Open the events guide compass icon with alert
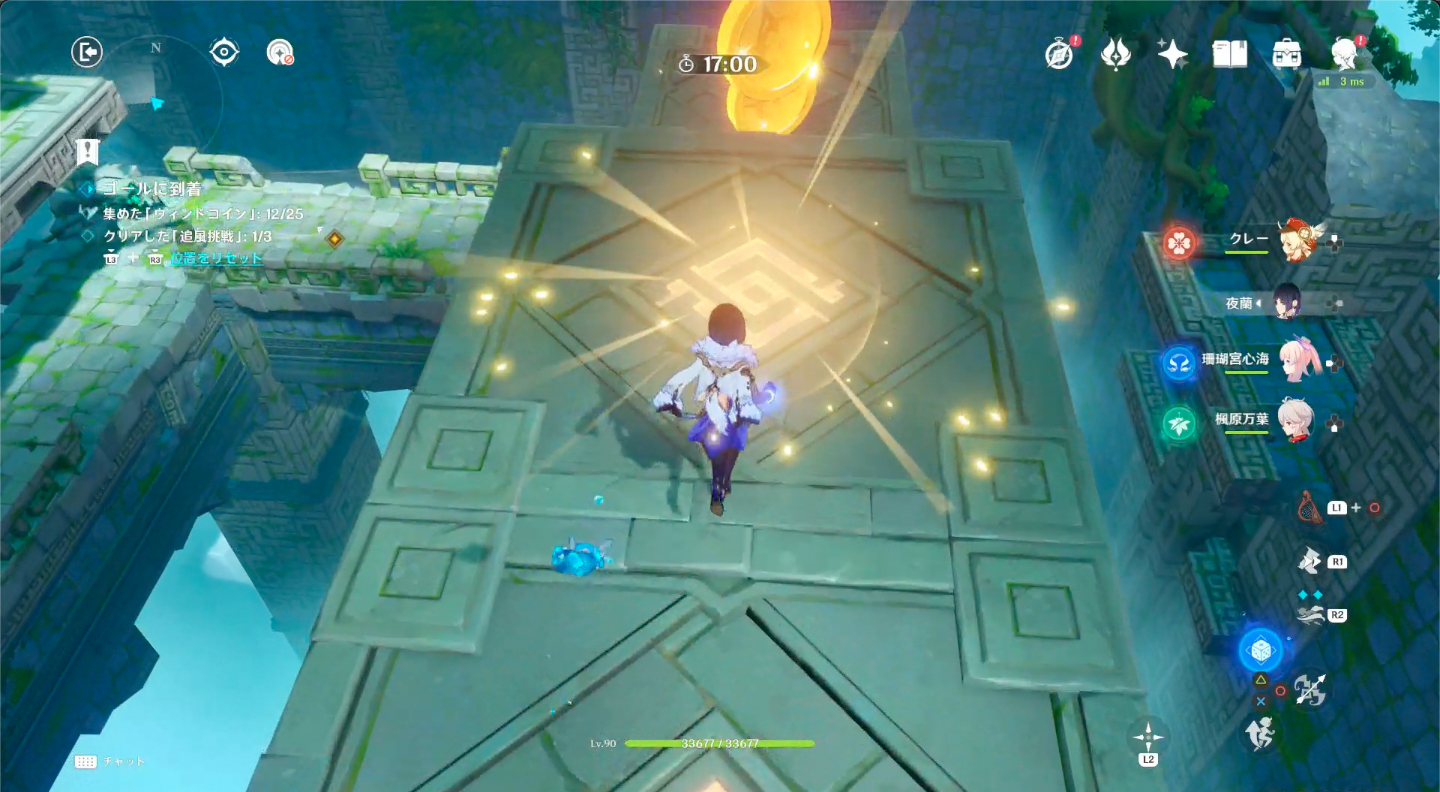1440x792 pixels. click(x=1059, y=54)
